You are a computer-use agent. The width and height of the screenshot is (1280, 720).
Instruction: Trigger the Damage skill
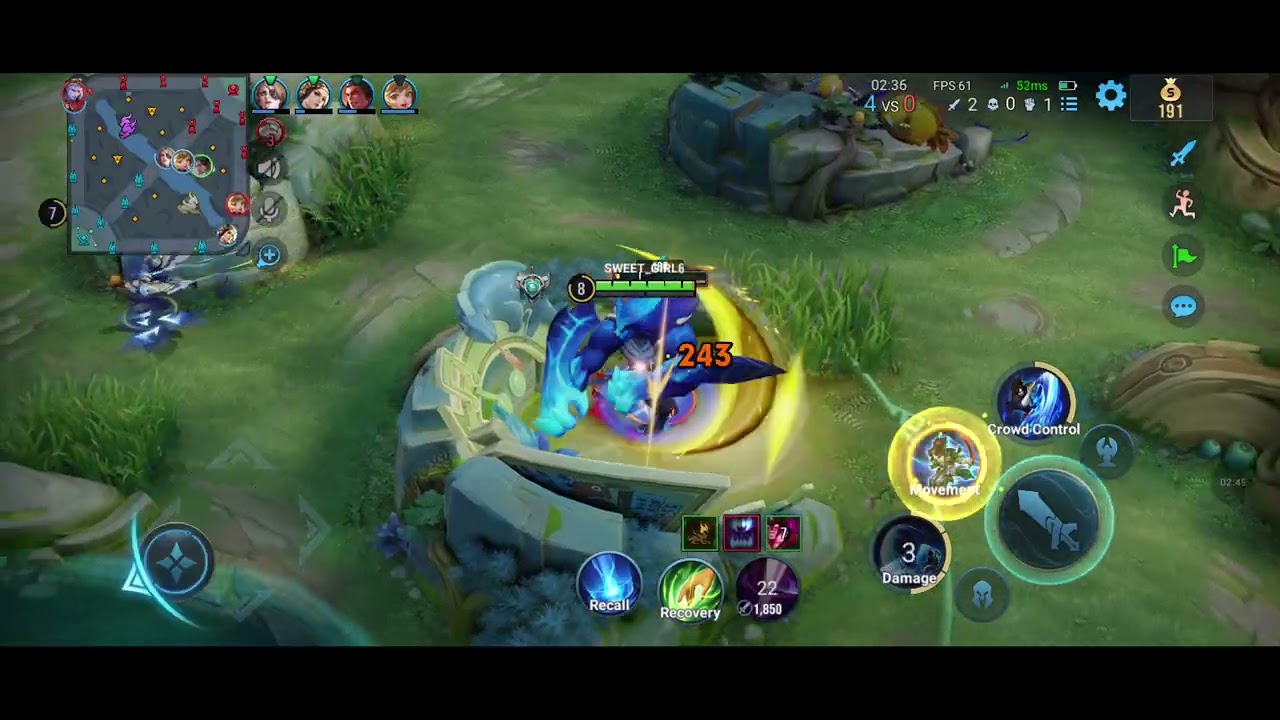[909, 556]
